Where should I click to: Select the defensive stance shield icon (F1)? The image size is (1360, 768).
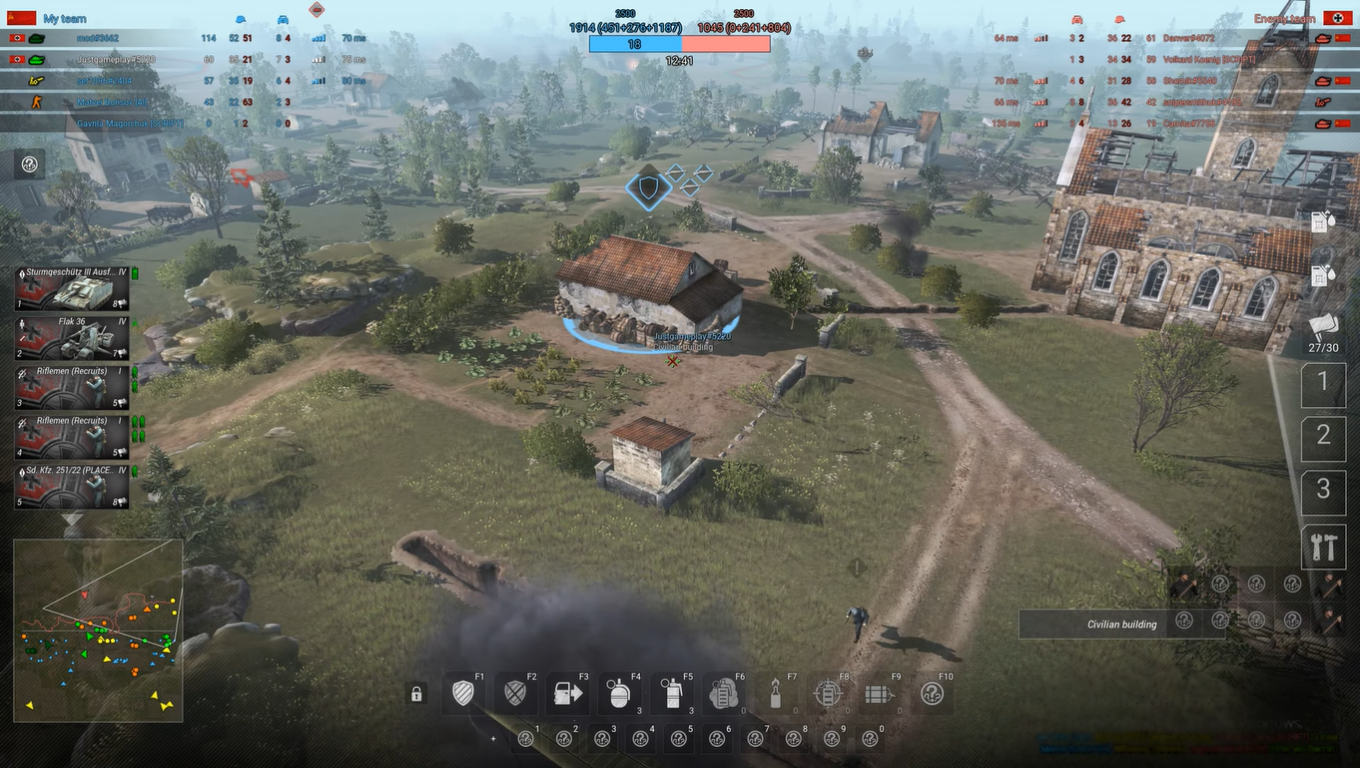463,692
